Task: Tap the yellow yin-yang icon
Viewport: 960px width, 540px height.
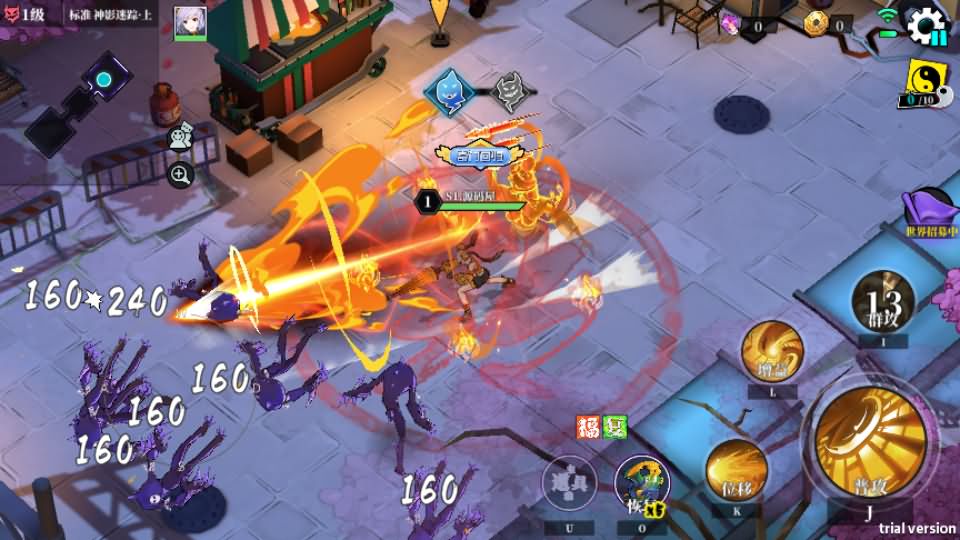Action: [x=927, y=76]
